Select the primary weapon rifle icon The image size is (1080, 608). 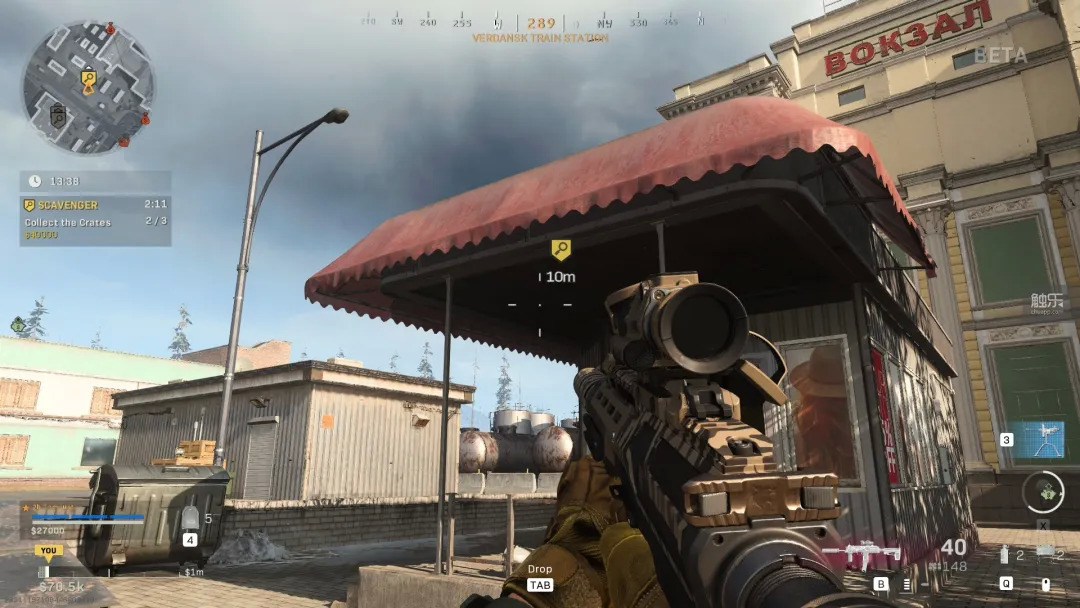(862, 555)
